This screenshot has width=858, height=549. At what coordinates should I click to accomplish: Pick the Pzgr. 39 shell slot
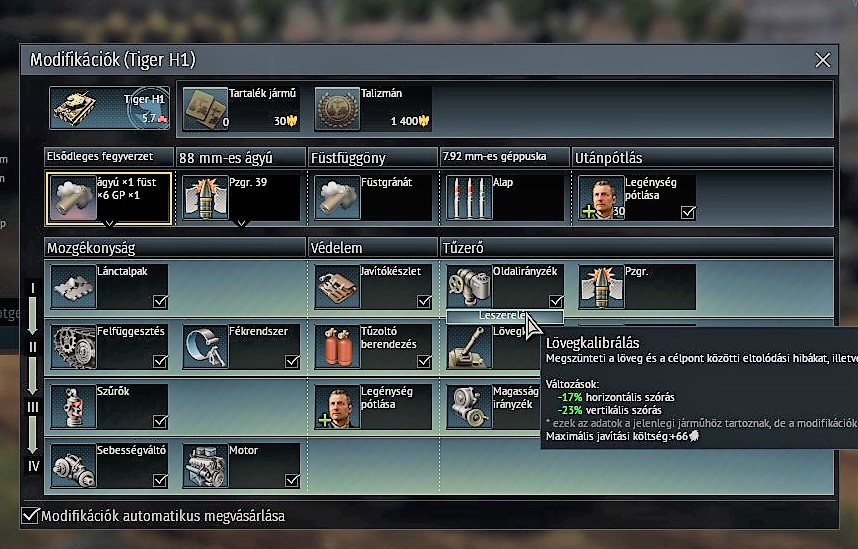(241, 197)
